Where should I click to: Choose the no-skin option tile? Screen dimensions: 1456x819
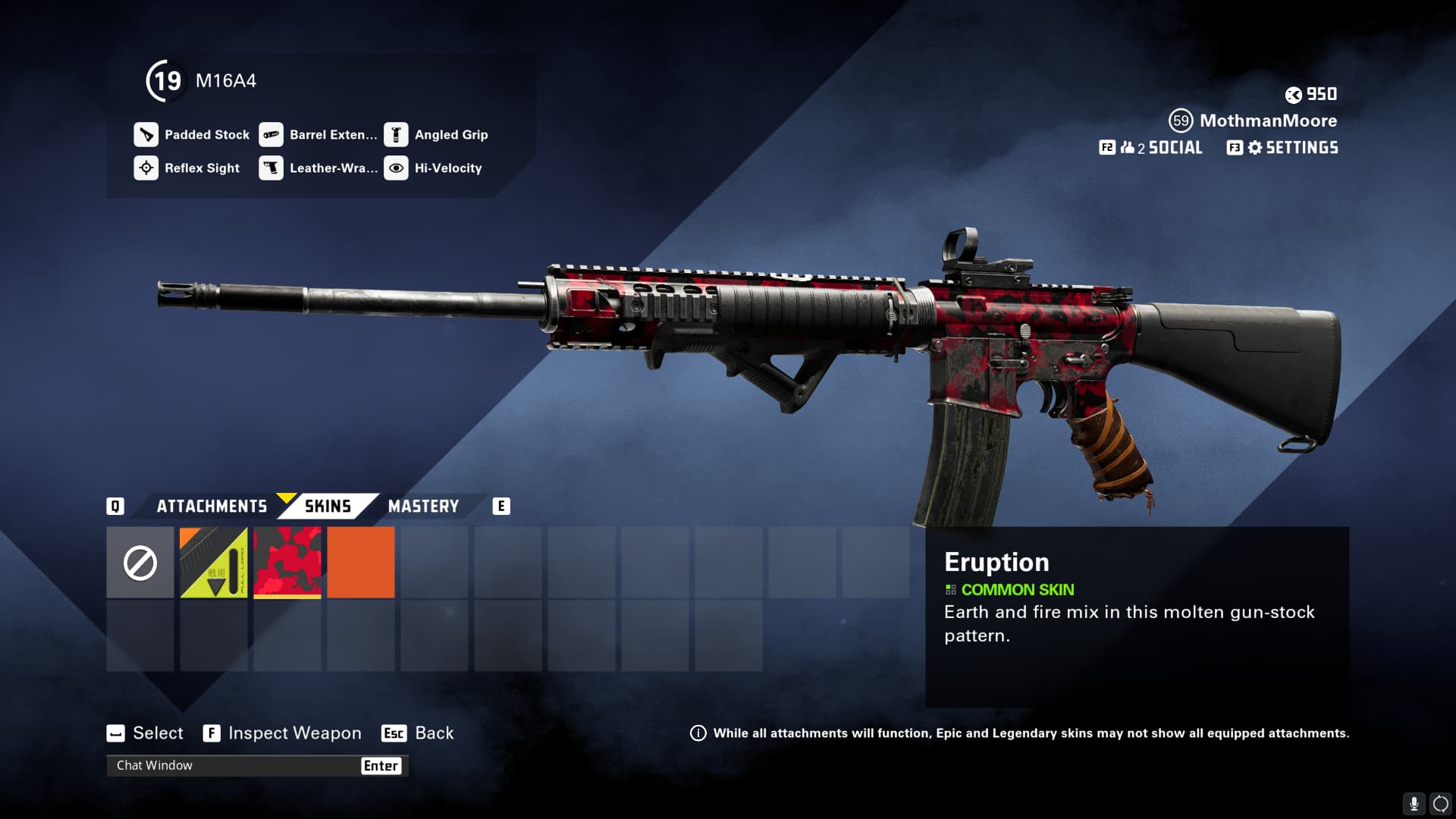[140, 563]
